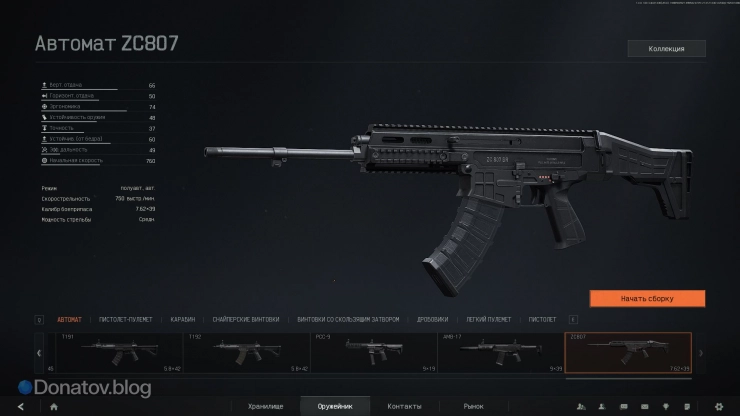Open the Пистолет weapon category

tap(542, 319)
